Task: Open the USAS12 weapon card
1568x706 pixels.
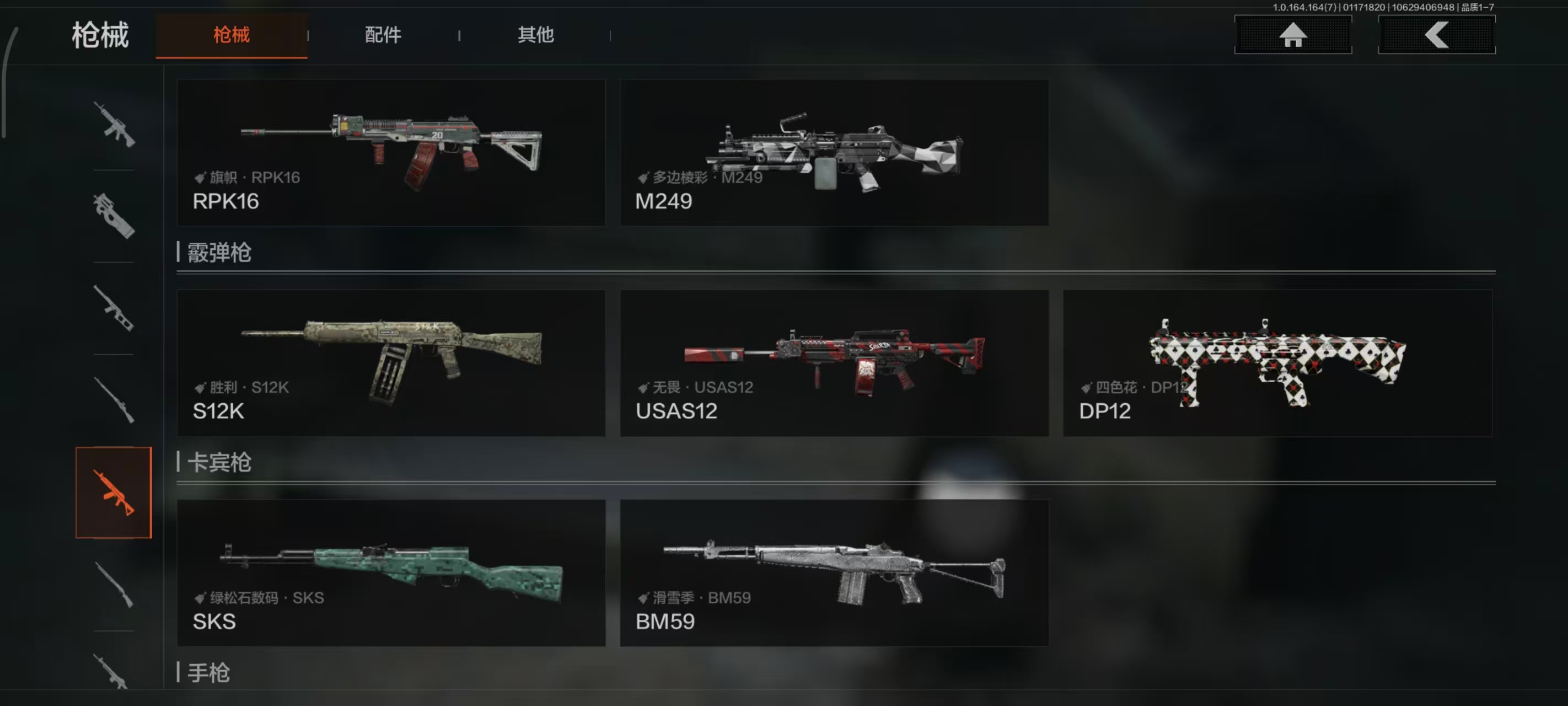Action: point(833,362)
